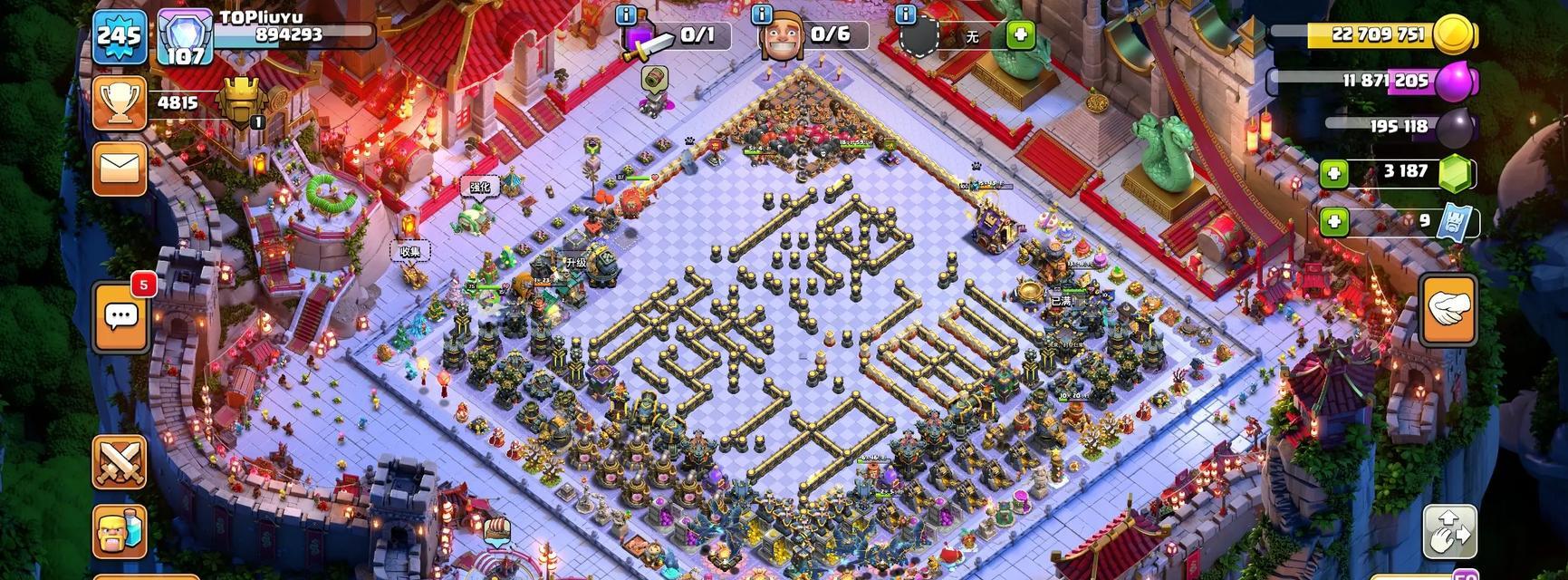Show info for the sword potion 0/1 counter
The image size is (1568, 580).
(x=627, y=15)
